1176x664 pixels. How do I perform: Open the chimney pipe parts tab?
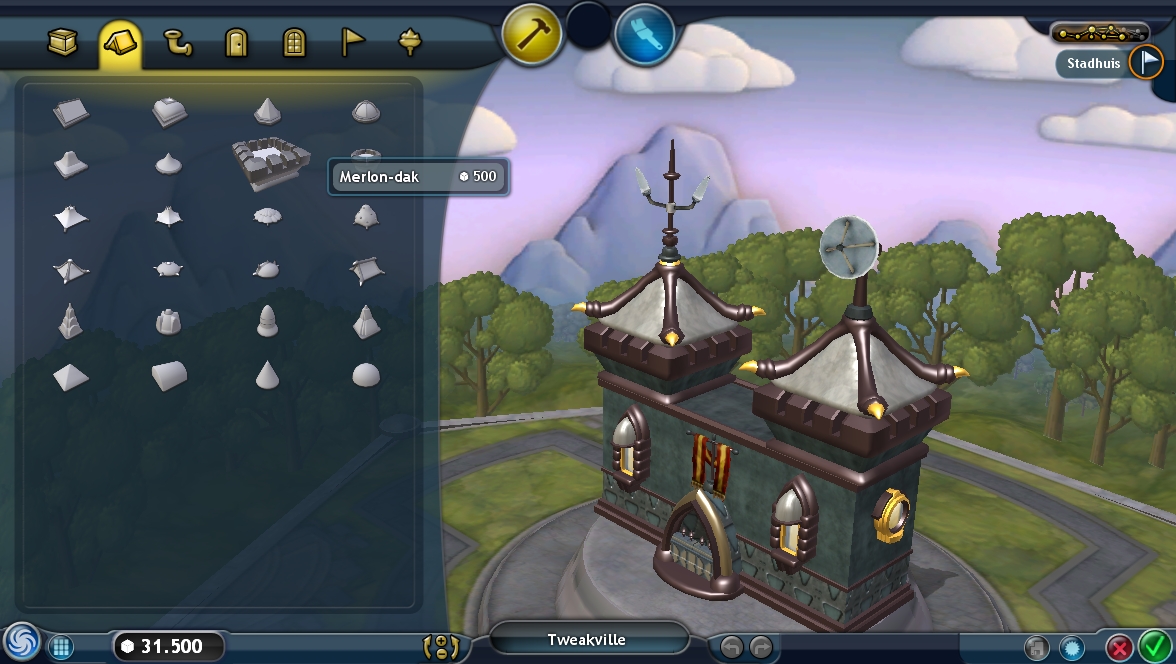[178, 43]
